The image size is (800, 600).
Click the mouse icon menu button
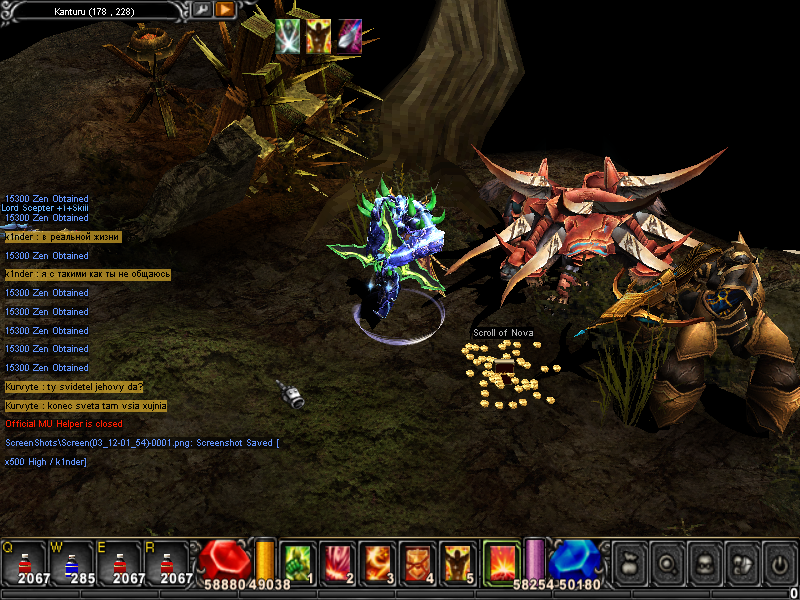point(742,564)
